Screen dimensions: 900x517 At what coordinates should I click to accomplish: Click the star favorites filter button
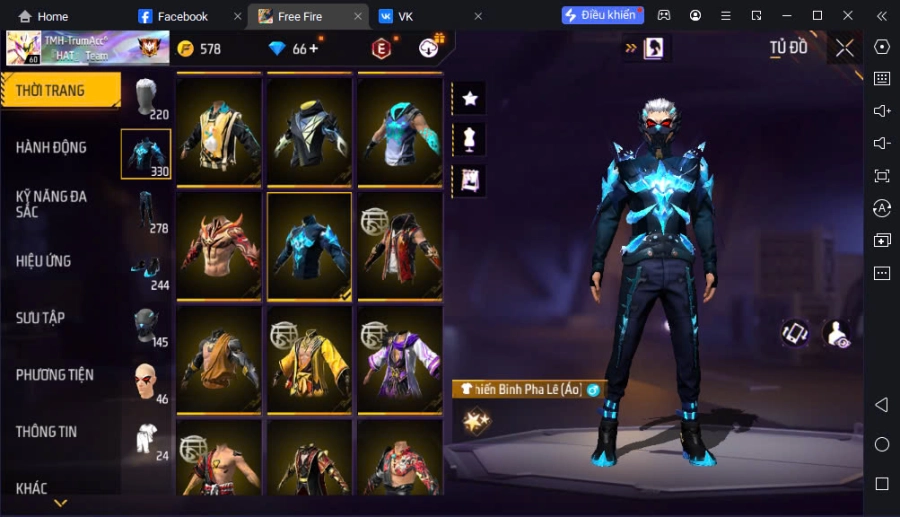tap(469, 98)
